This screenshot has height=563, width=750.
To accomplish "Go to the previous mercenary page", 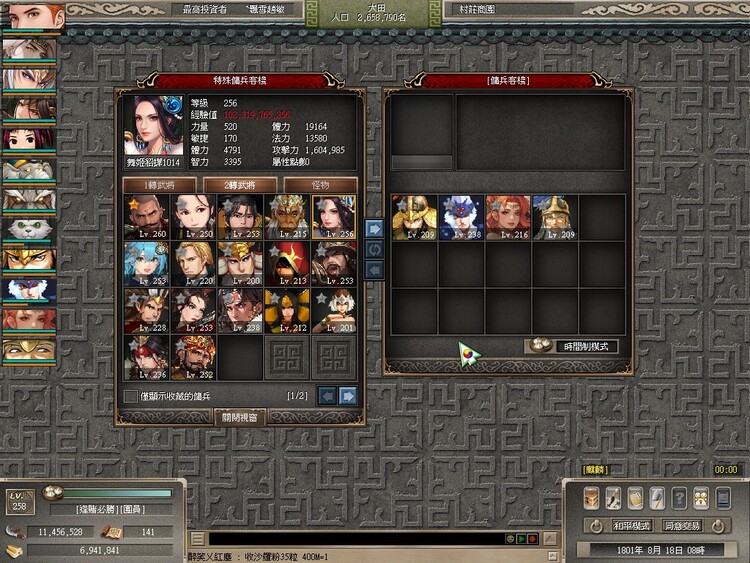I will click(x=326, y=396).
